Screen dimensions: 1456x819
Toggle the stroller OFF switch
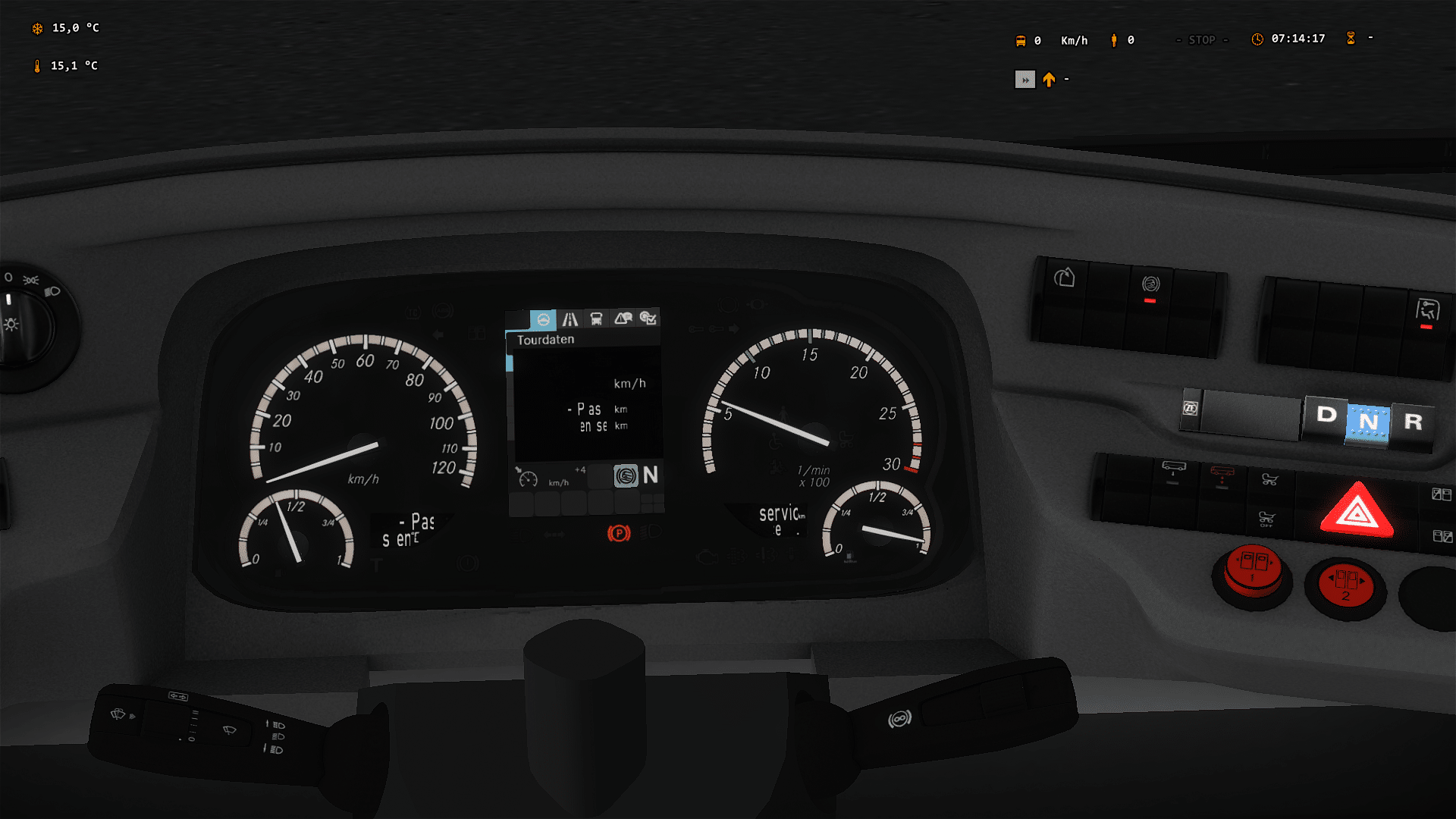tap(1266, 520)
